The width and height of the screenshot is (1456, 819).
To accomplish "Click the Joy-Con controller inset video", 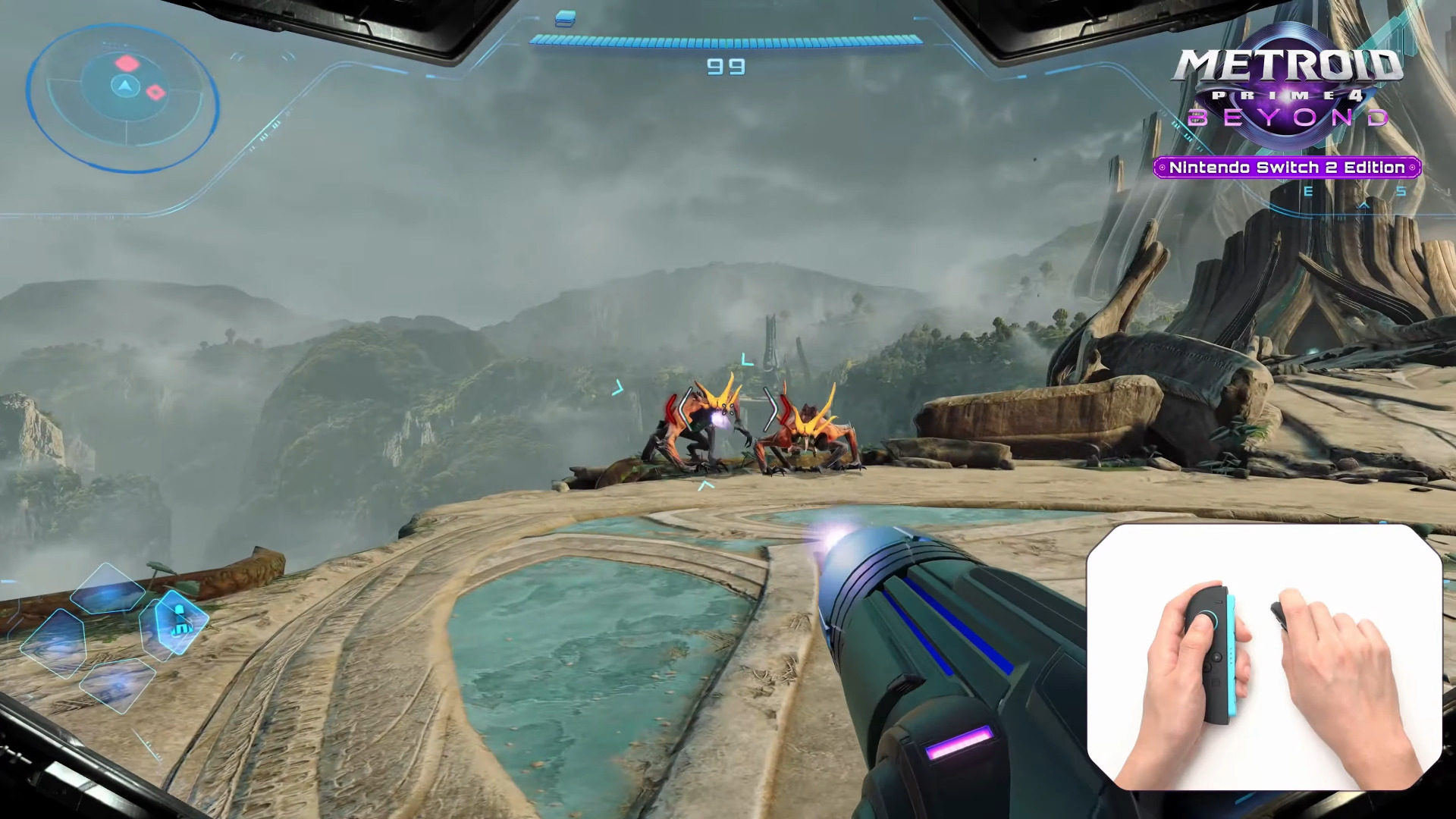I will pyautogui.click(x=1264, y=657).
